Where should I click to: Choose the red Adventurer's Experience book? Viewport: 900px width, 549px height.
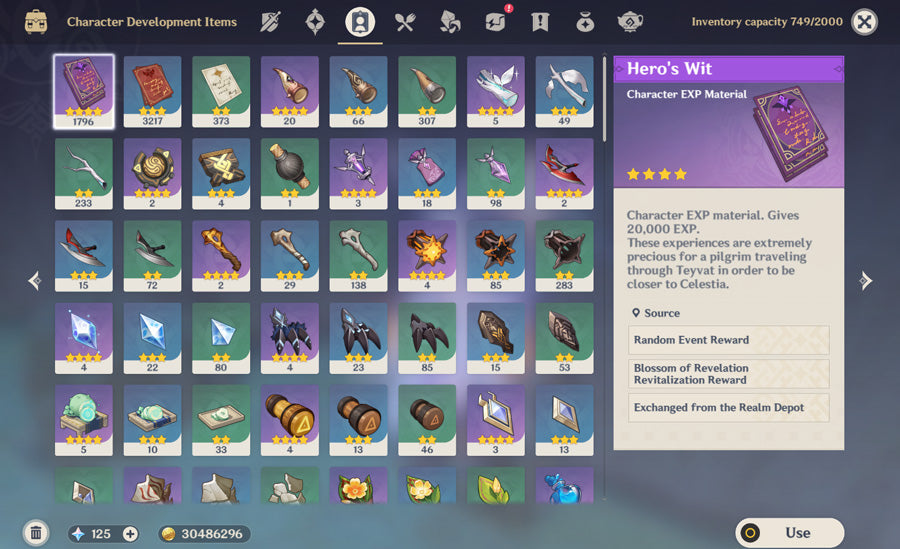[x=152, y=91]
